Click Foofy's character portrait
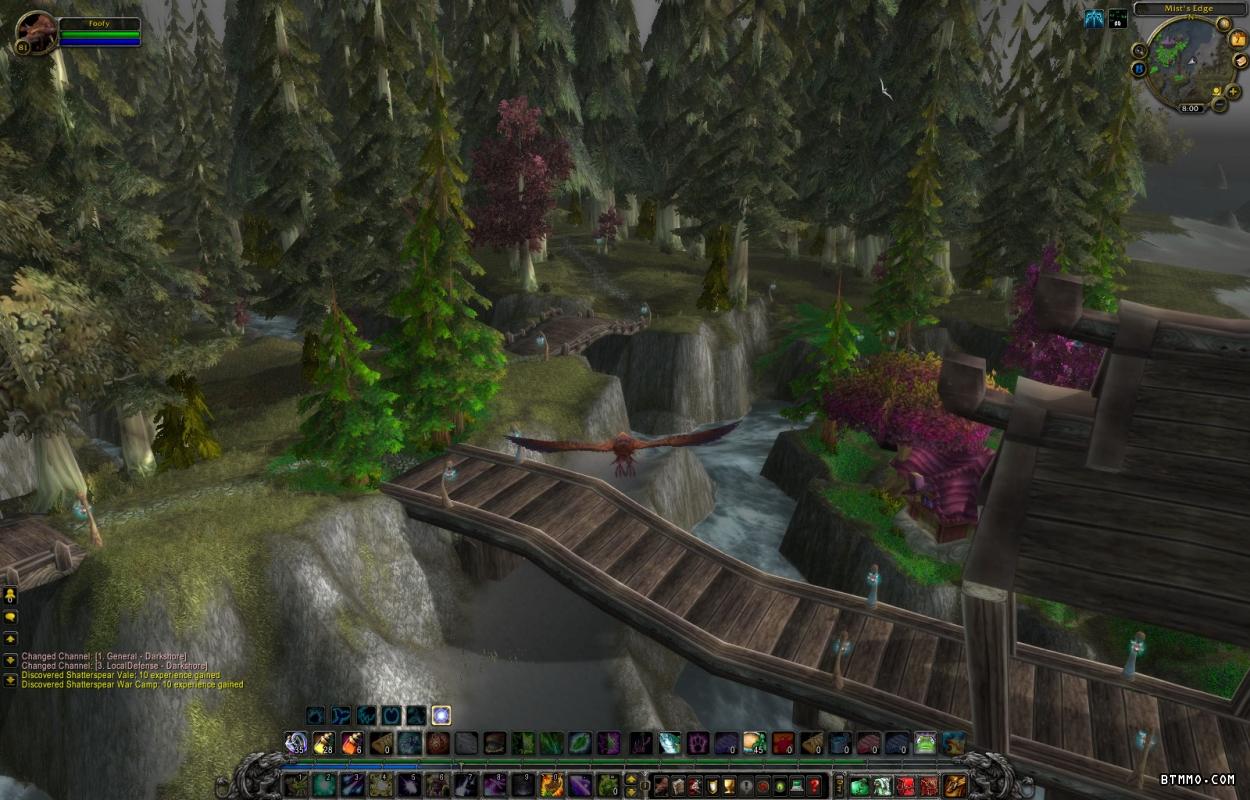The image size is (1250, 800). point(35,32)
